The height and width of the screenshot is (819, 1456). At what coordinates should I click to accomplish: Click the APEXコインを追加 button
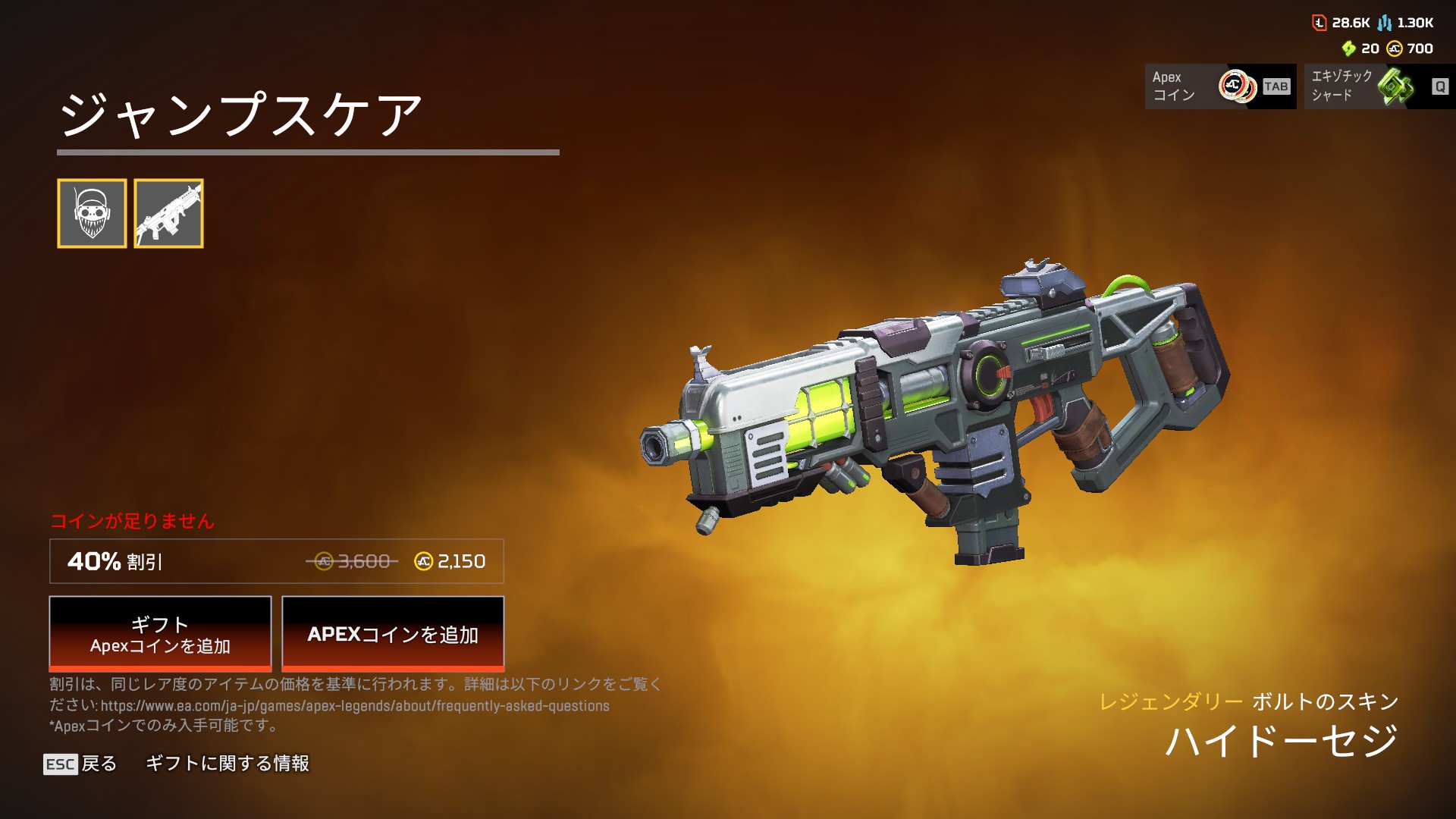[x=393, y=633]
